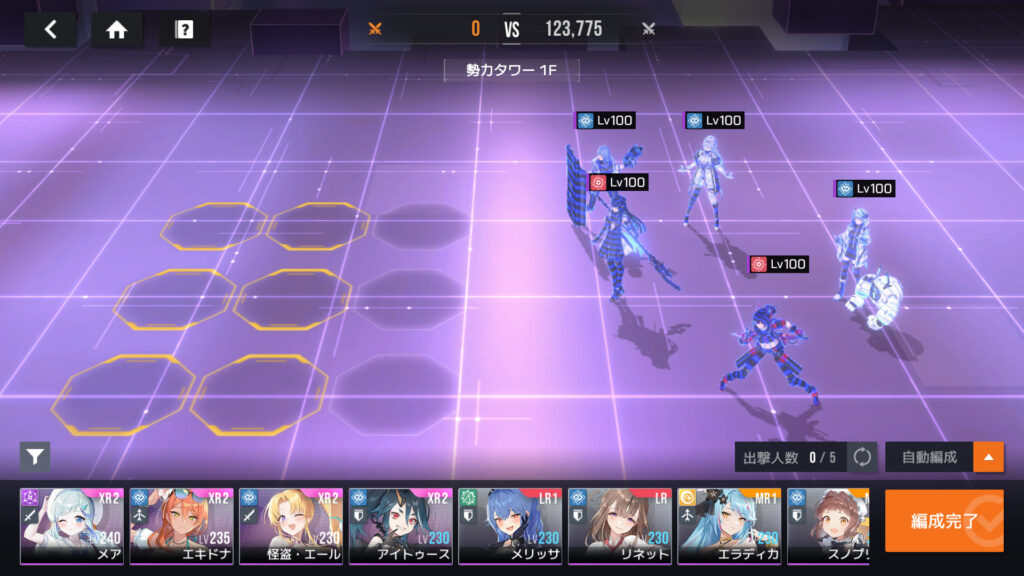
Task: Tap the 自動編成 auto-formation button
Action: point(929,457)
